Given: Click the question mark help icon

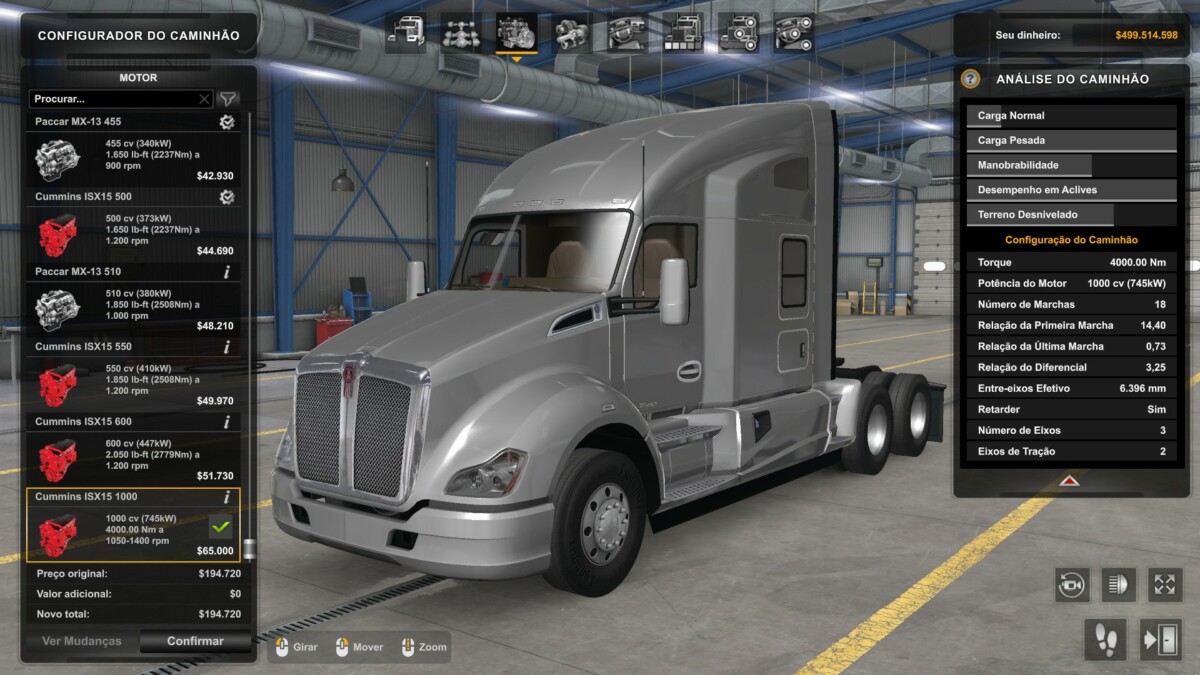Looking at the screenshot, I should [970, 79].
